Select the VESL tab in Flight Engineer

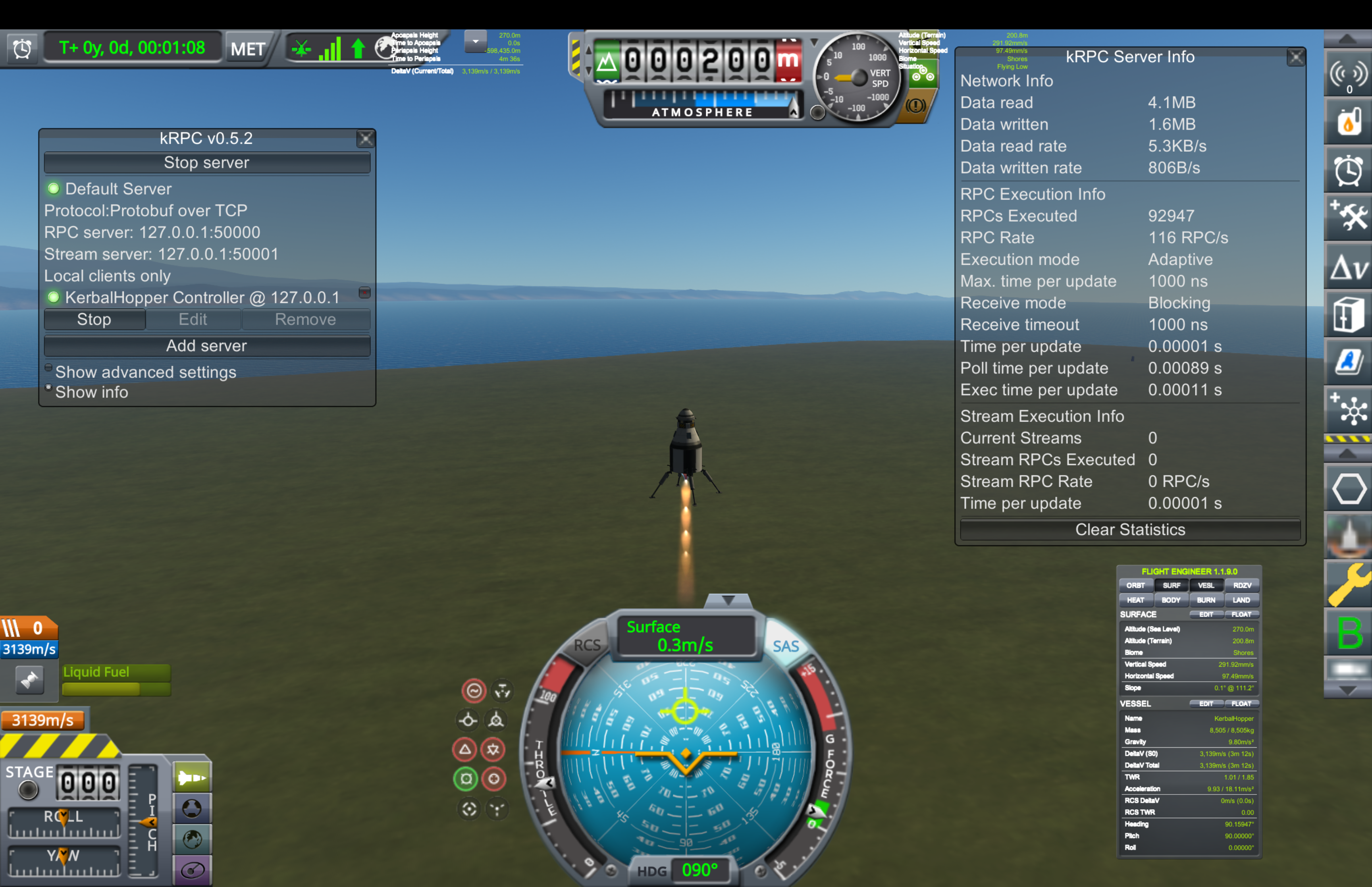pos(1206,586)
